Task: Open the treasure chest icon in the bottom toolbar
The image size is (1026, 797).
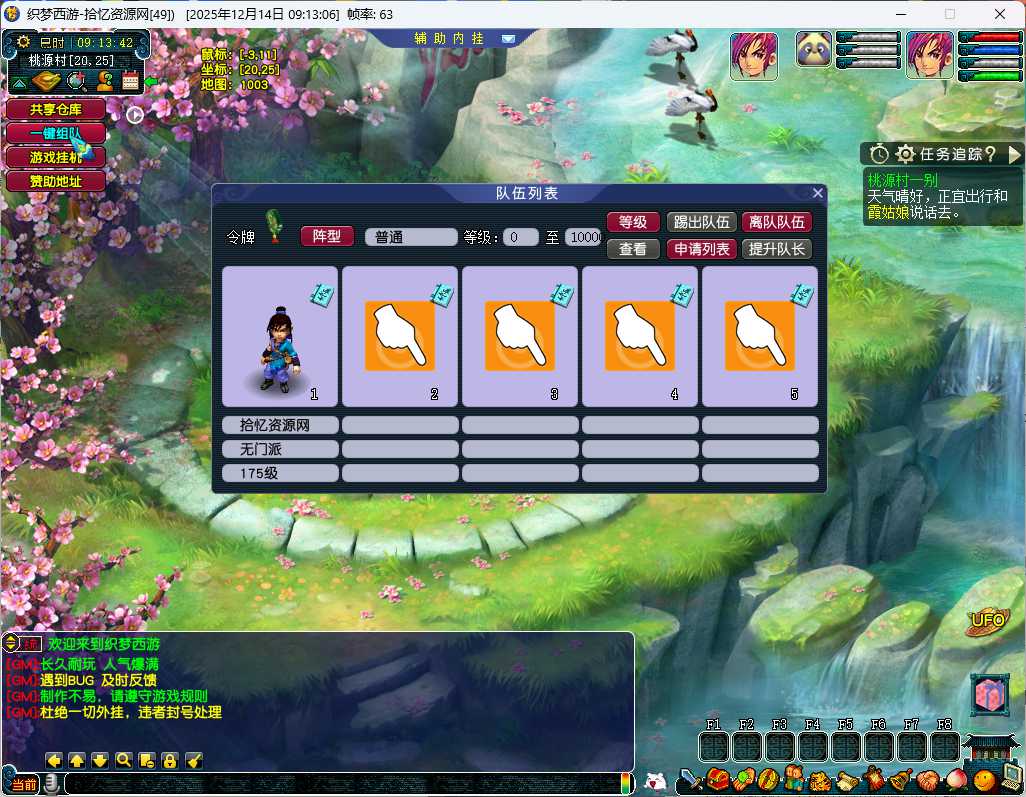Action: click(716, 779)
